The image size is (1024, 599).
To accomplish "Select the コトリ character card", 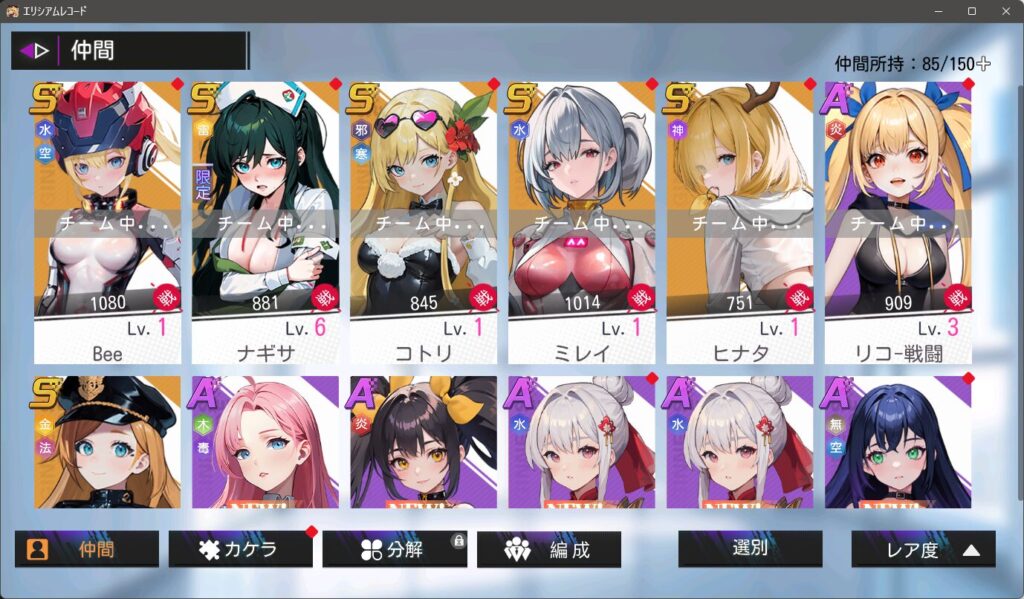I will [x=423, y=222].
